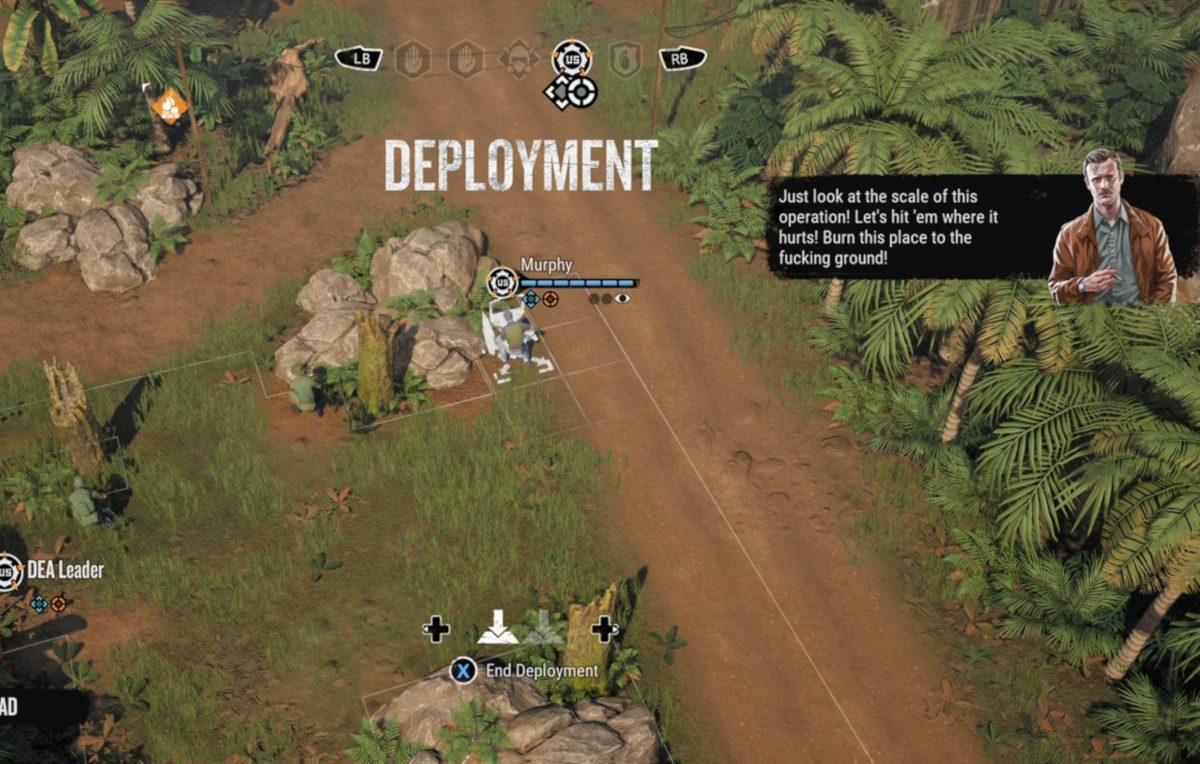Click the orange fire objective marker
1200x764 pixels.
(171, 105)
